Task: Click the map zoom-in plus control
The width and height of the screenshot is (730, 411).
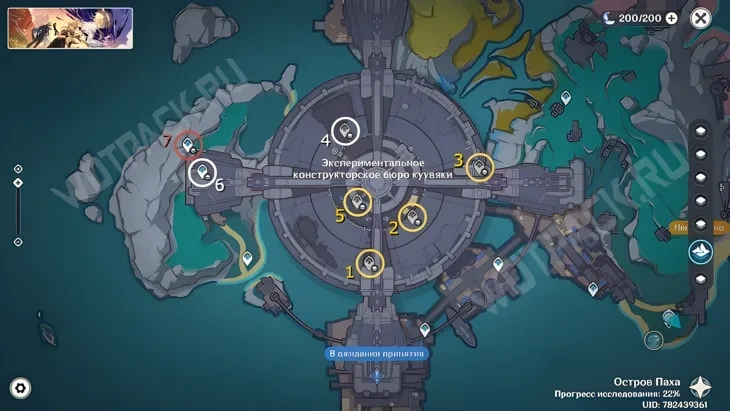Action: point(18,168)
